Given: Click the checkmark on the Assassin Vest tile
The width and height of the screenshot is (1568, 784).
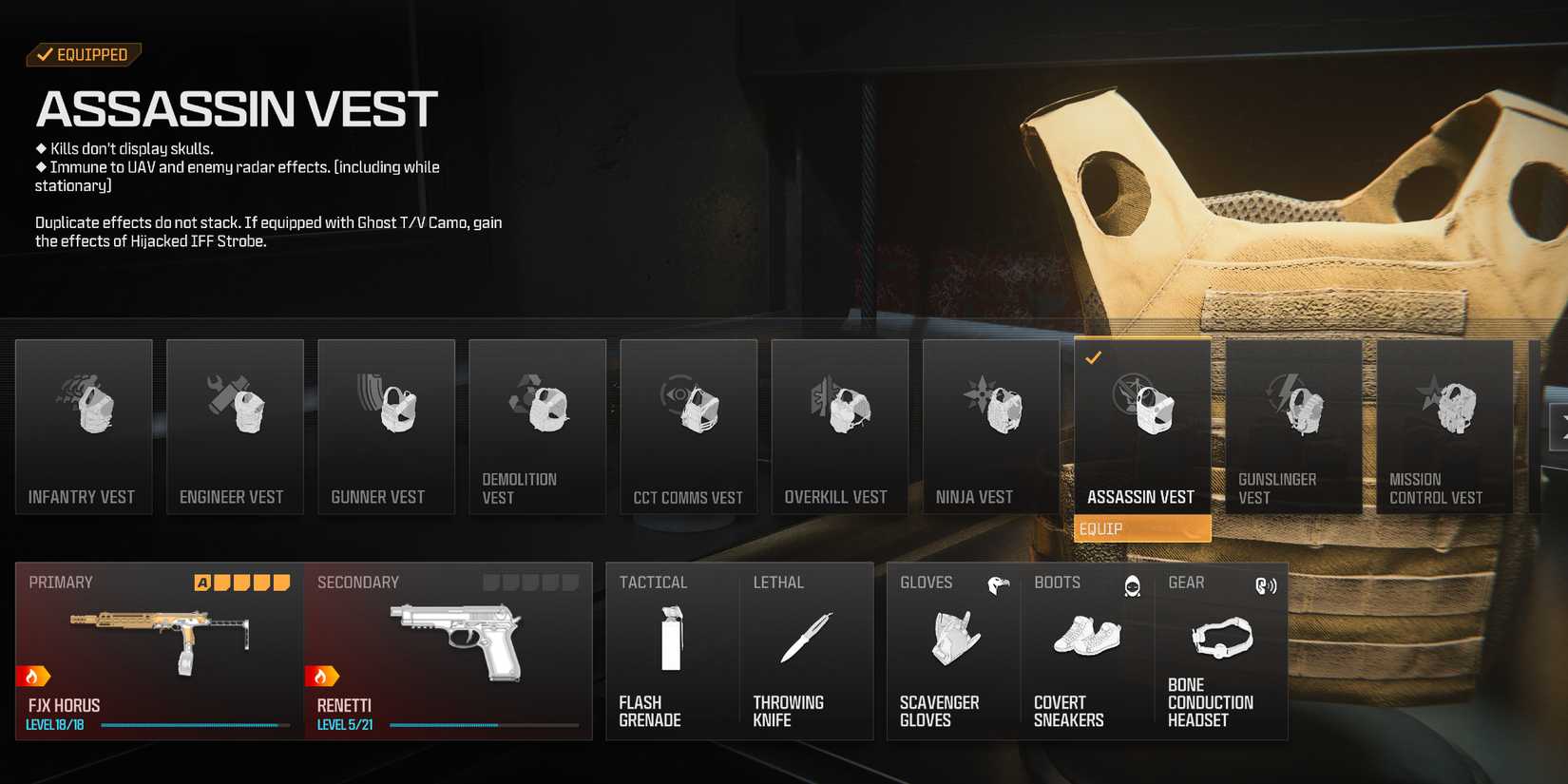Looking at the screenshot, I should tap(1095, 359).
